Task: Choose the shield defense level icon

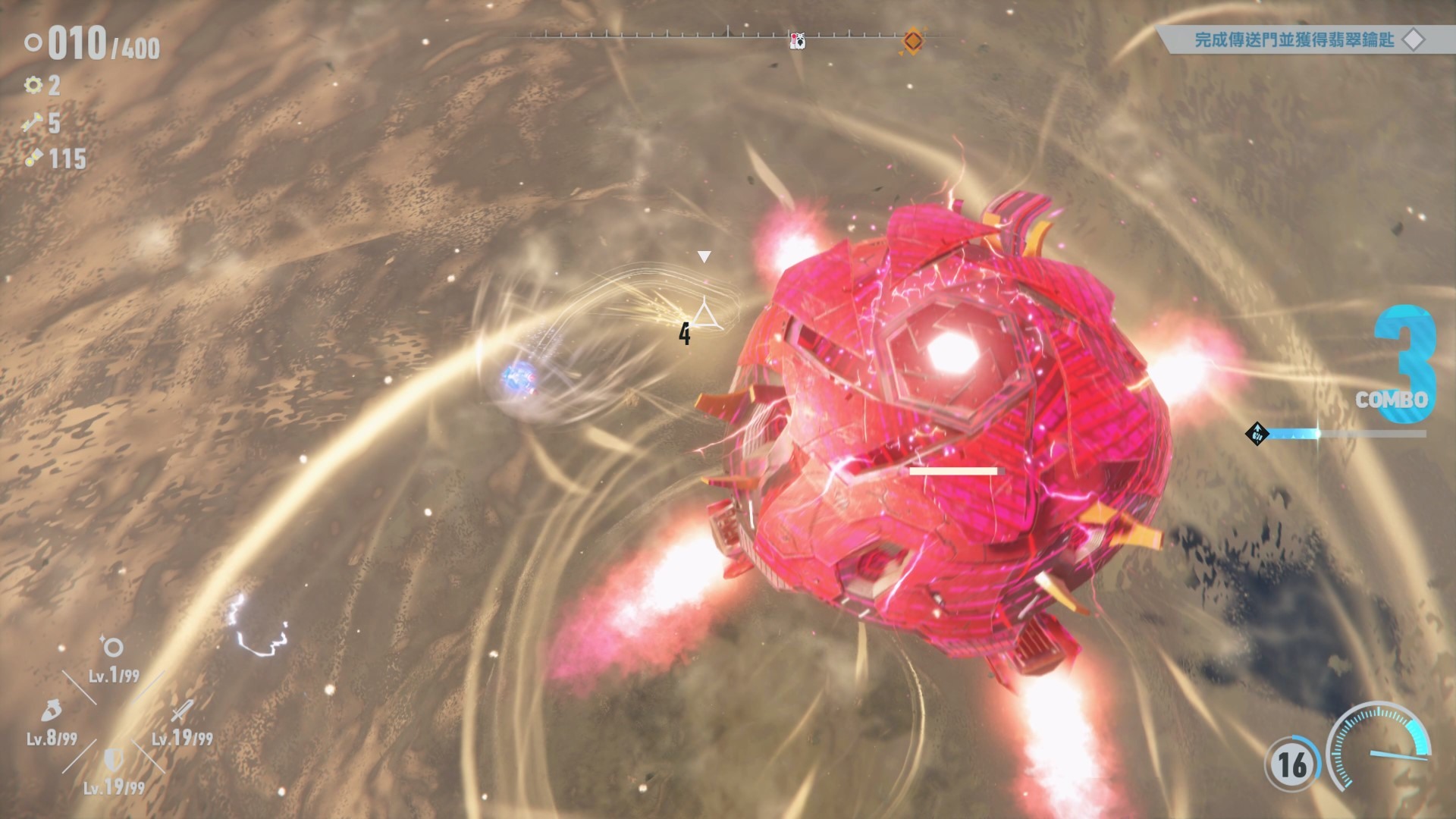Action: click(113, 758)
